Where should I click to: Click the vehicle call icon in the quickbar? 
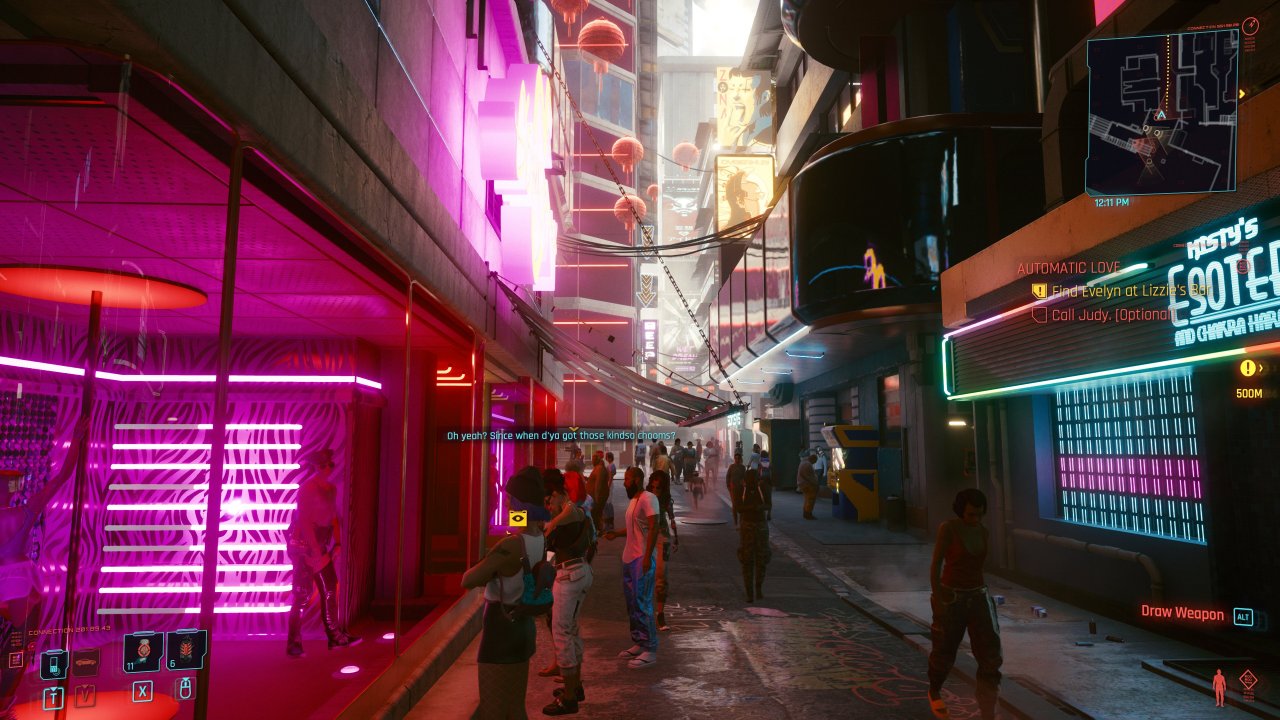pyautogui.click(x=86, y=663)
